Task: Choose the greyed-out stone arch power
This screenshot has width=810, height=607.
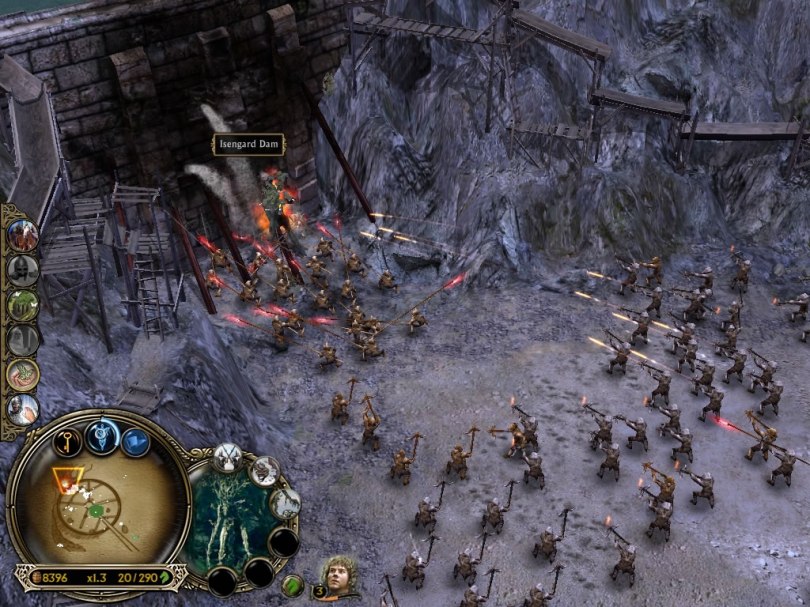Action: 22,339
